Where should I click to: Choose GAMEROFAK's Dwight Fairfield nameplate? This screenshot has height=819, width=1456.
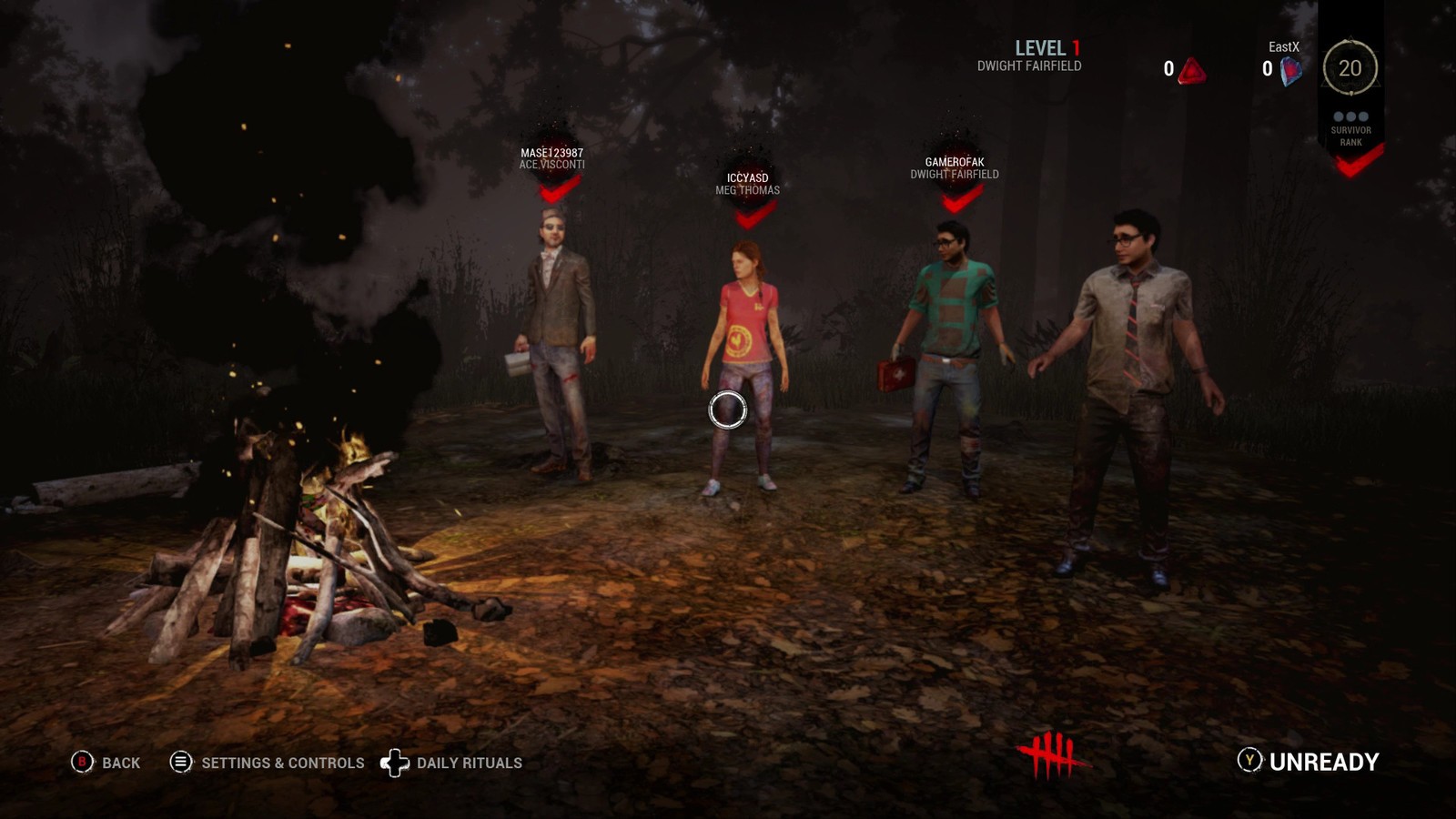955,168
